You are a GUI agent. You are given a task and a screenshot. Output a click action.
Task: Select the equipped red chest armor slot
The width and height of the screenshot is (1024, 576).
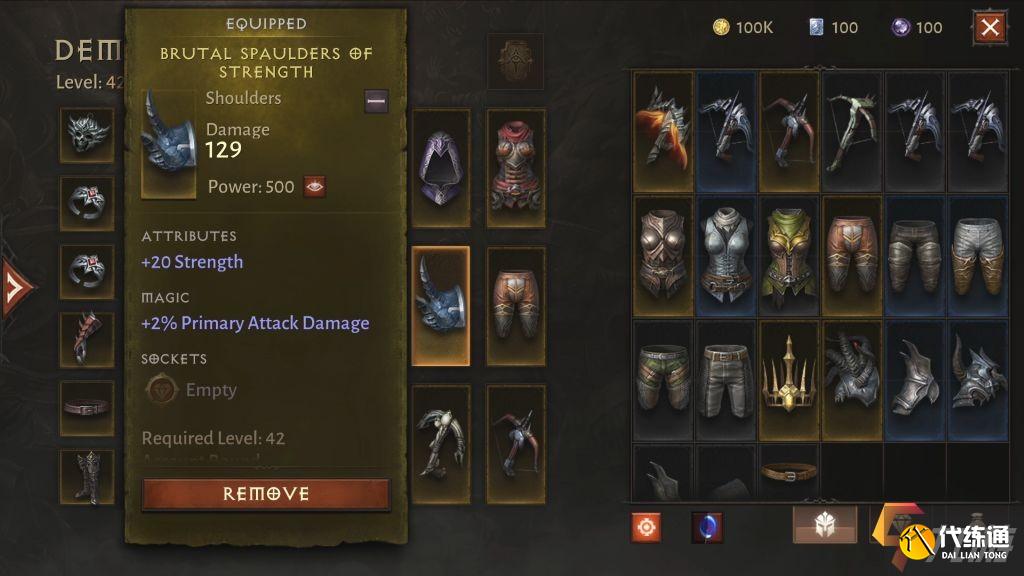pyautogui.click(x=516, y=168)
